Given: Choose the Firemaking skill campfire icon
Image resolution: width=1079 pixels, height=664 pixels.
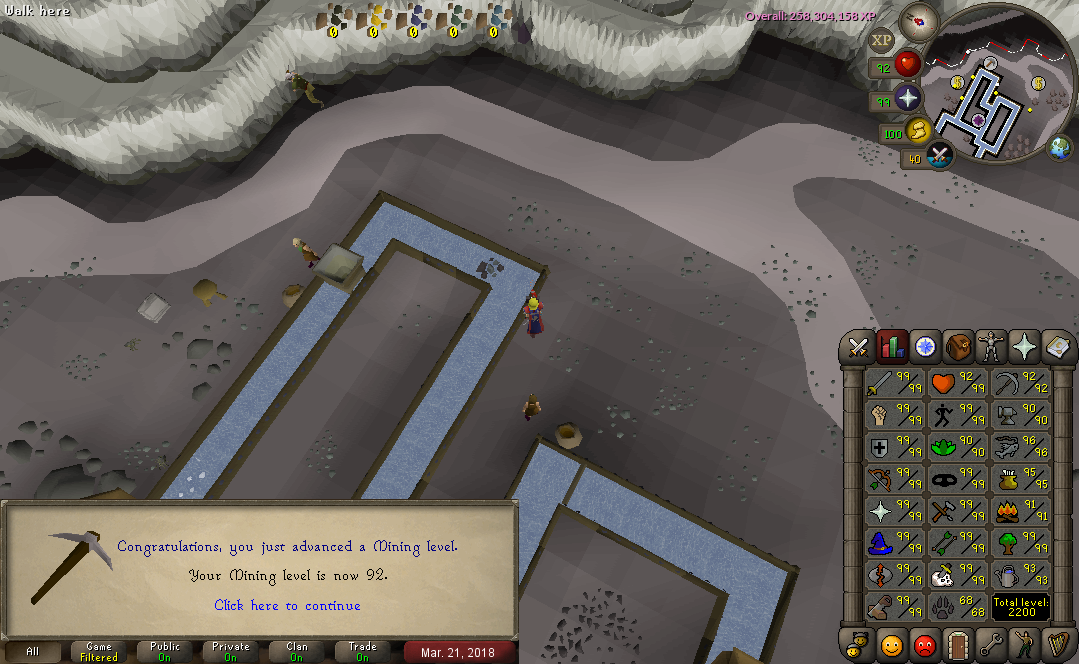Looking at the screenshot, I should click(1020, 512).
